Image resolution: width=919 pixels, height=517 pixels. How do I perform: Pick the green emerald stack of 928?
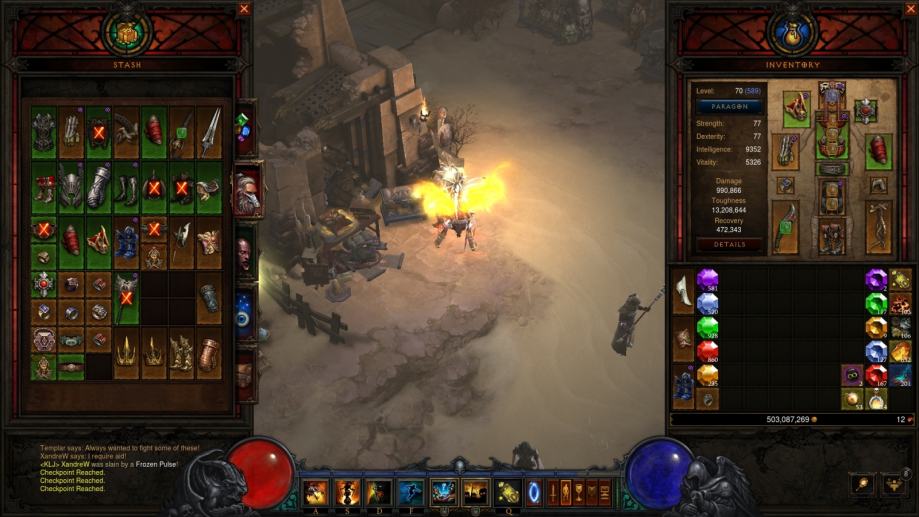707,328
